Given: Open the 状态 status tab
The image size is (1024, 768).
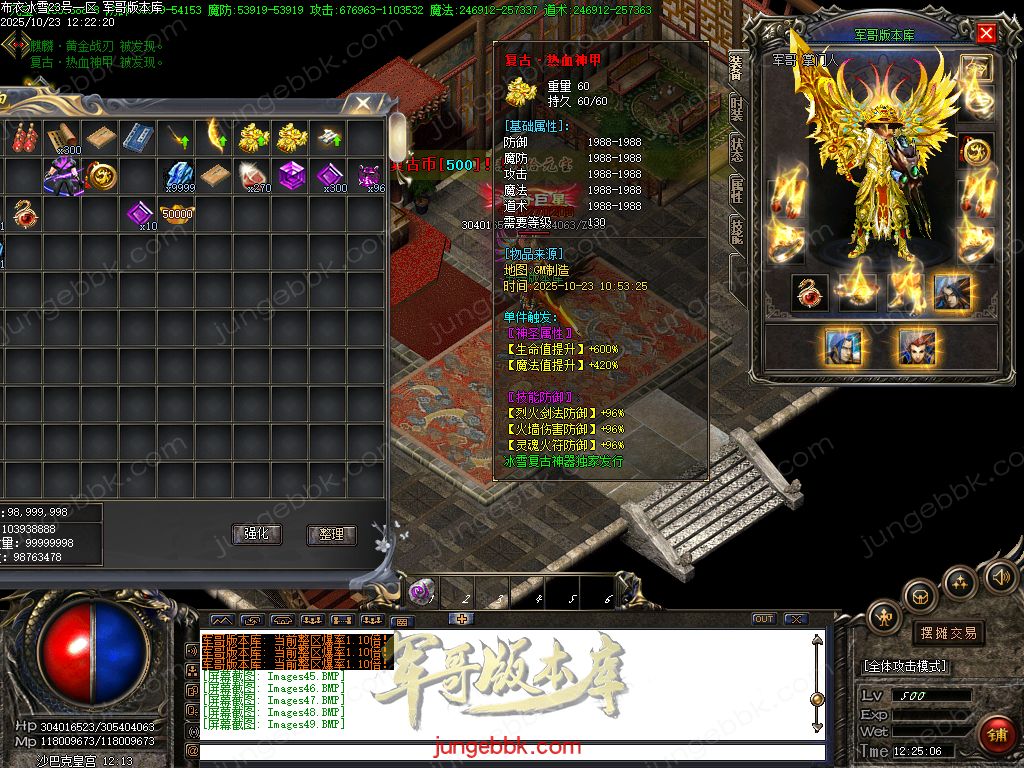Looking at the screenshot, I should click(736, 150).
